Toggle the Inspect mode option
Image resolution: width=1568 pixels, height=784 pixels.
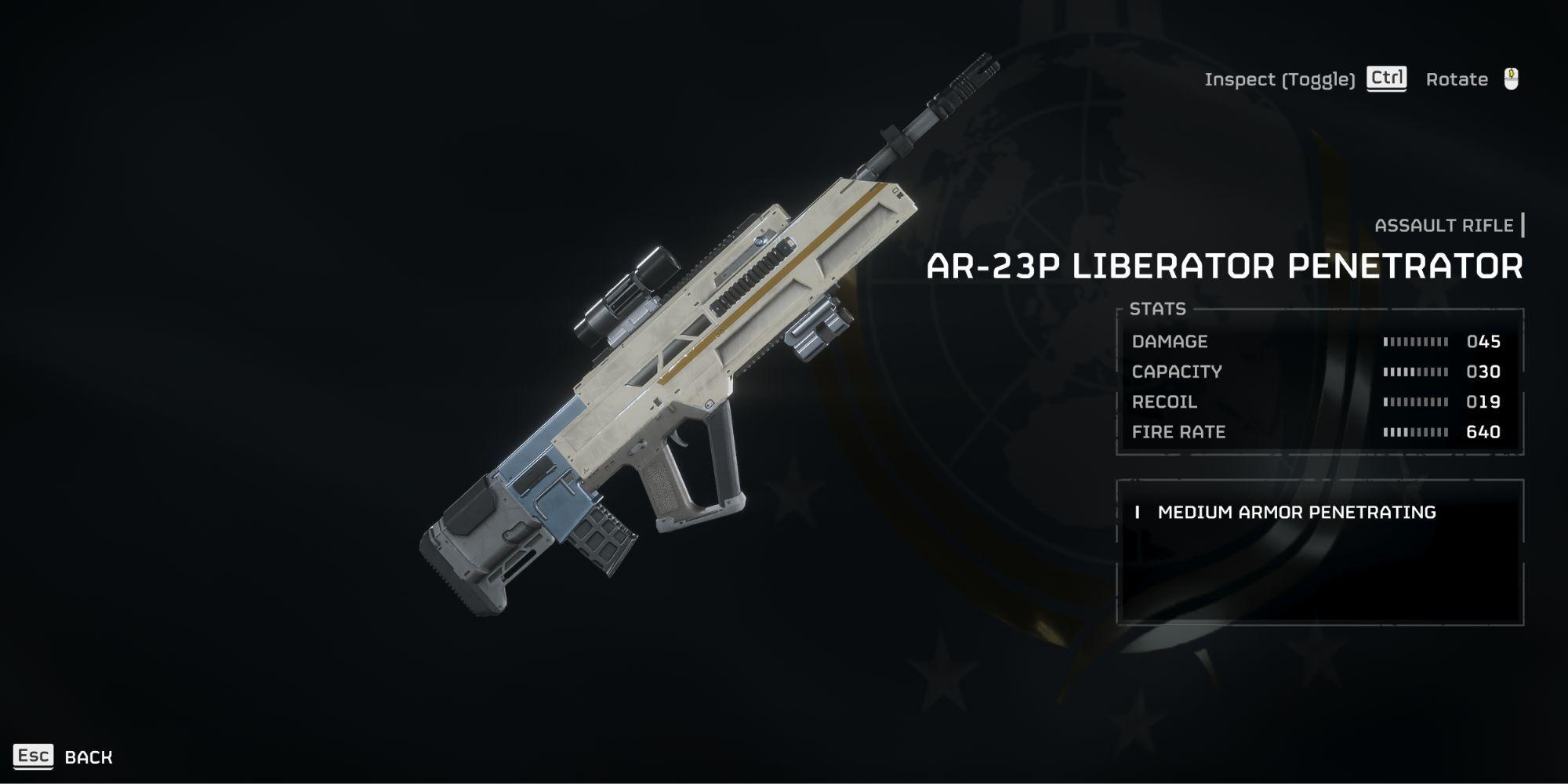click(1305, 79)
